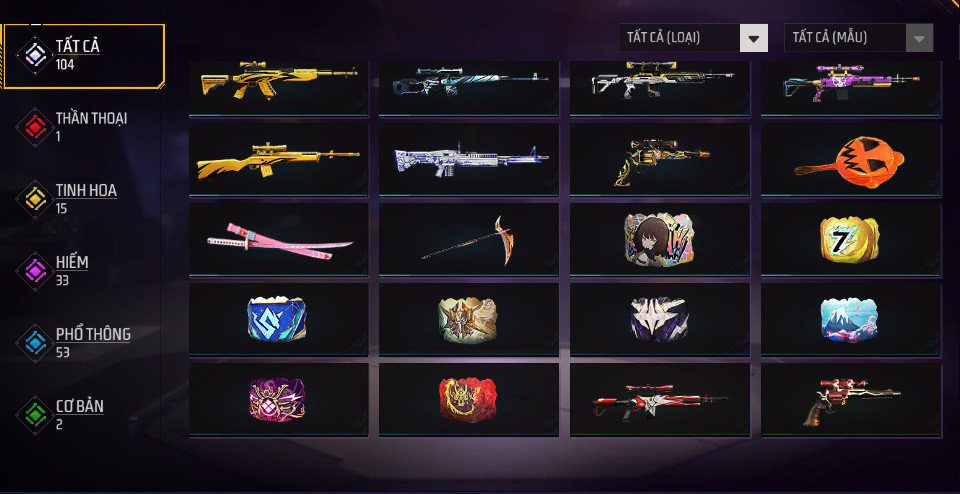Open the Tất Cả (Mẫu) dropdown
Screen dimensions: 960x494
859,38
